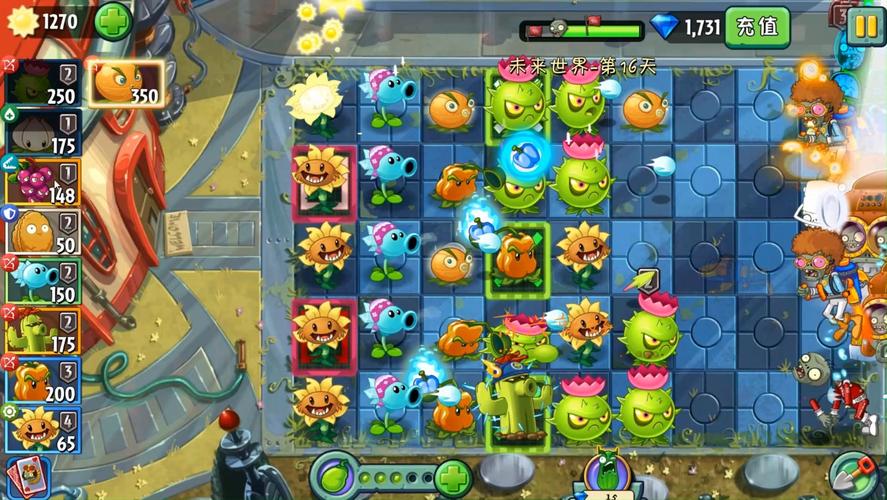Pick the 250-cost seed packet
Image resolution: width=887 pixels, height=500 pixels.
coord(42,82)
